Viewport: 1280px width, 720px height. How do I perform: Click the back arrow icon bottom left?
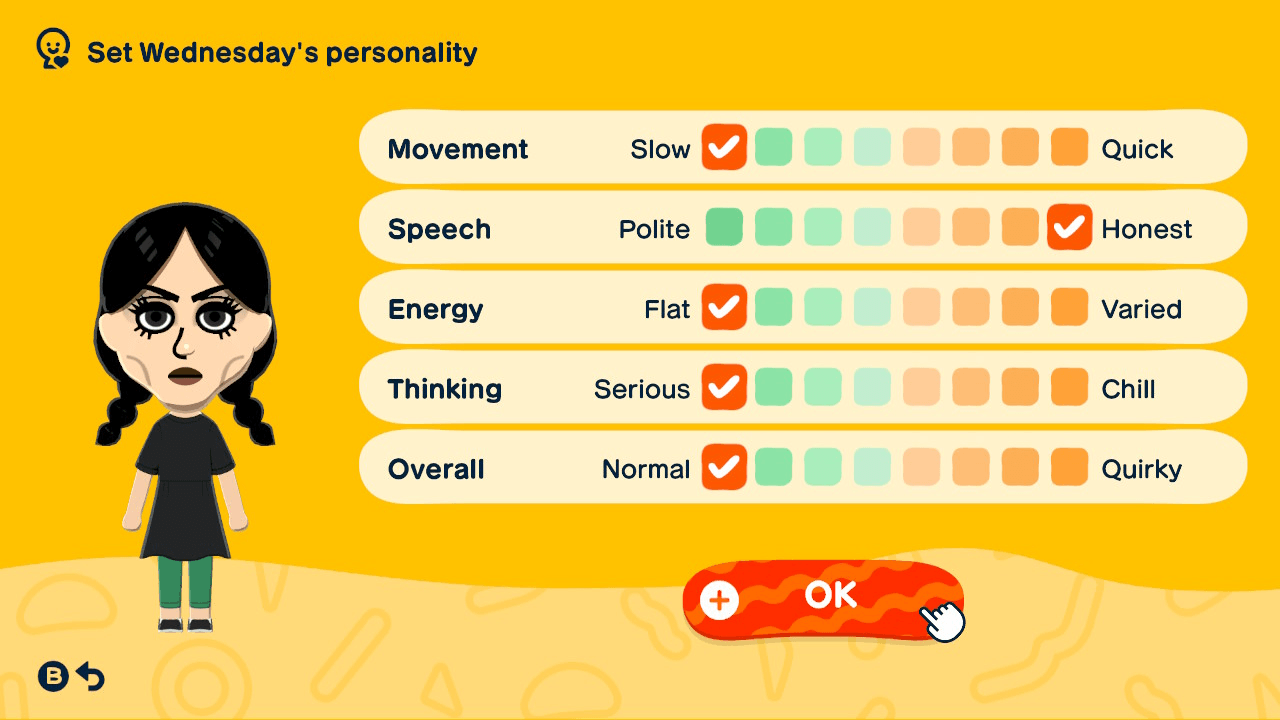[x=90, y=676]
